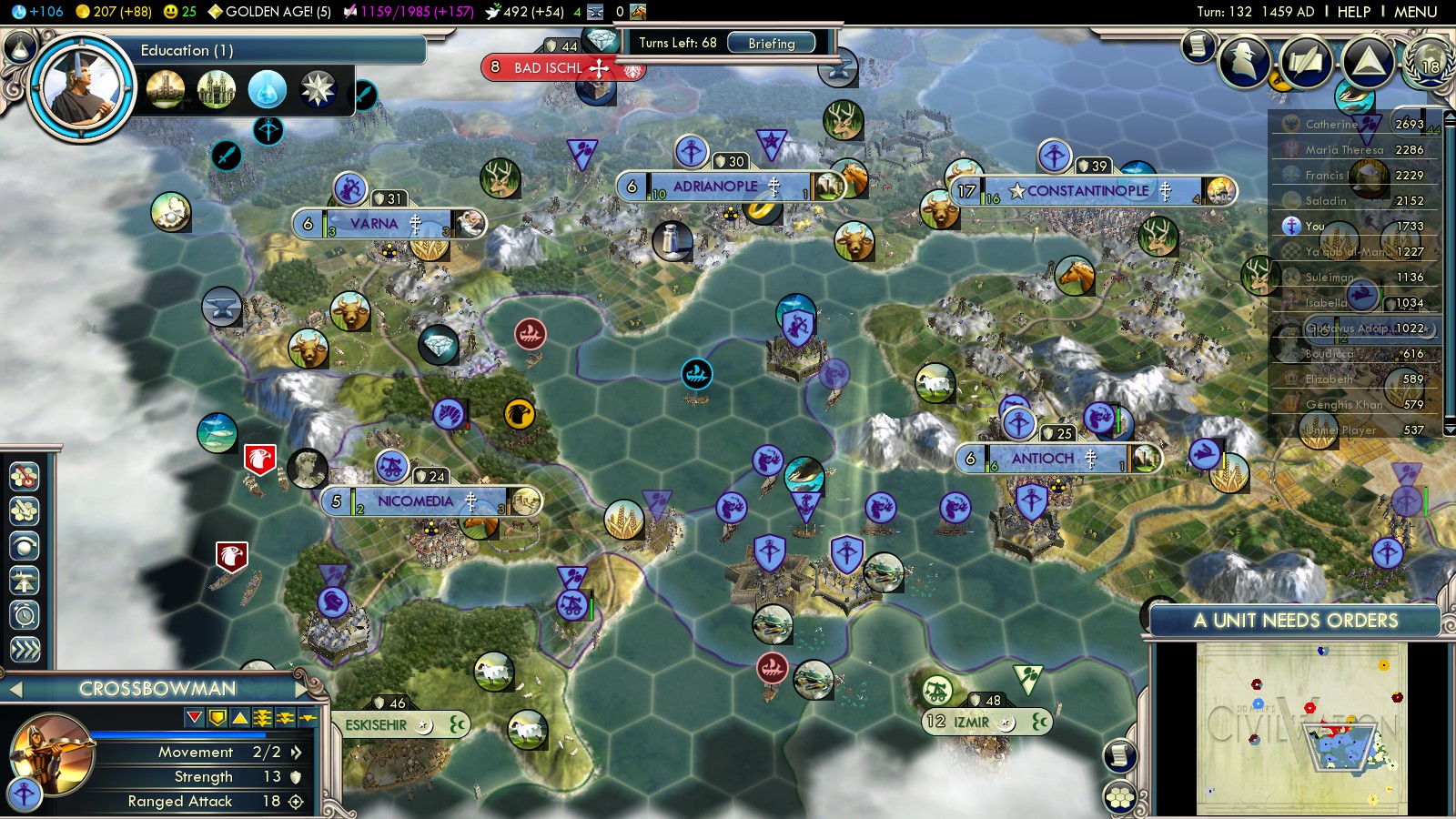The height and width of the screenshot is (819, 1456).
Task: Click the 'A Unit Needs Orders' button
Action: (1294, 621)
